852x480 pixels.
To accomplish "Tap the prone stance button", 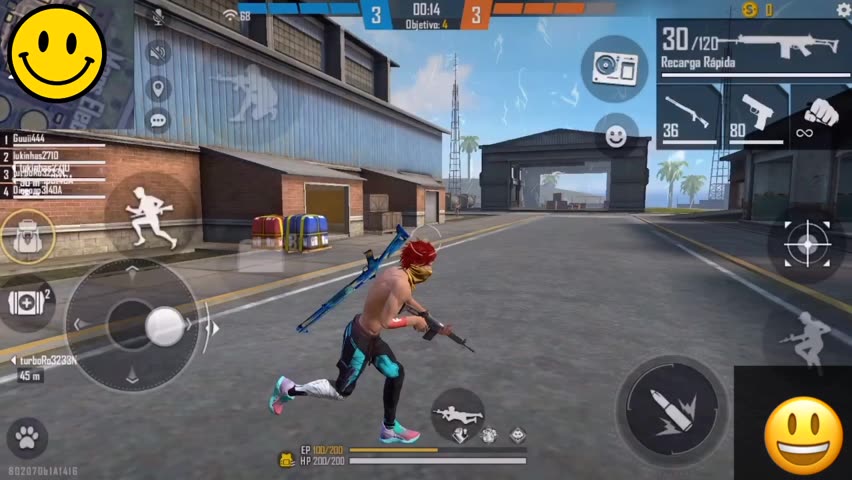I will (458, 412).
